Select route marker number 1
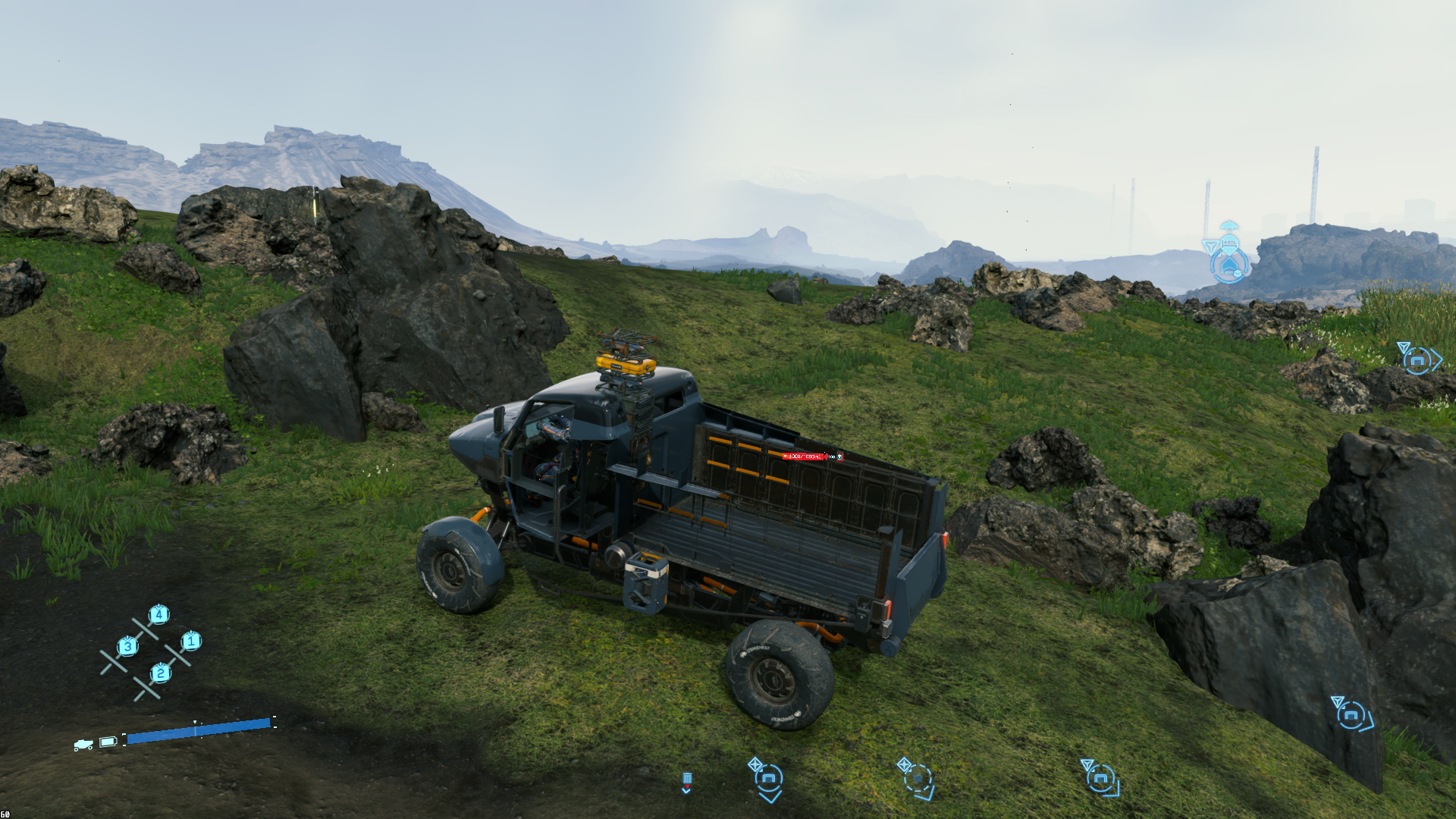 [x=191, y=642]
